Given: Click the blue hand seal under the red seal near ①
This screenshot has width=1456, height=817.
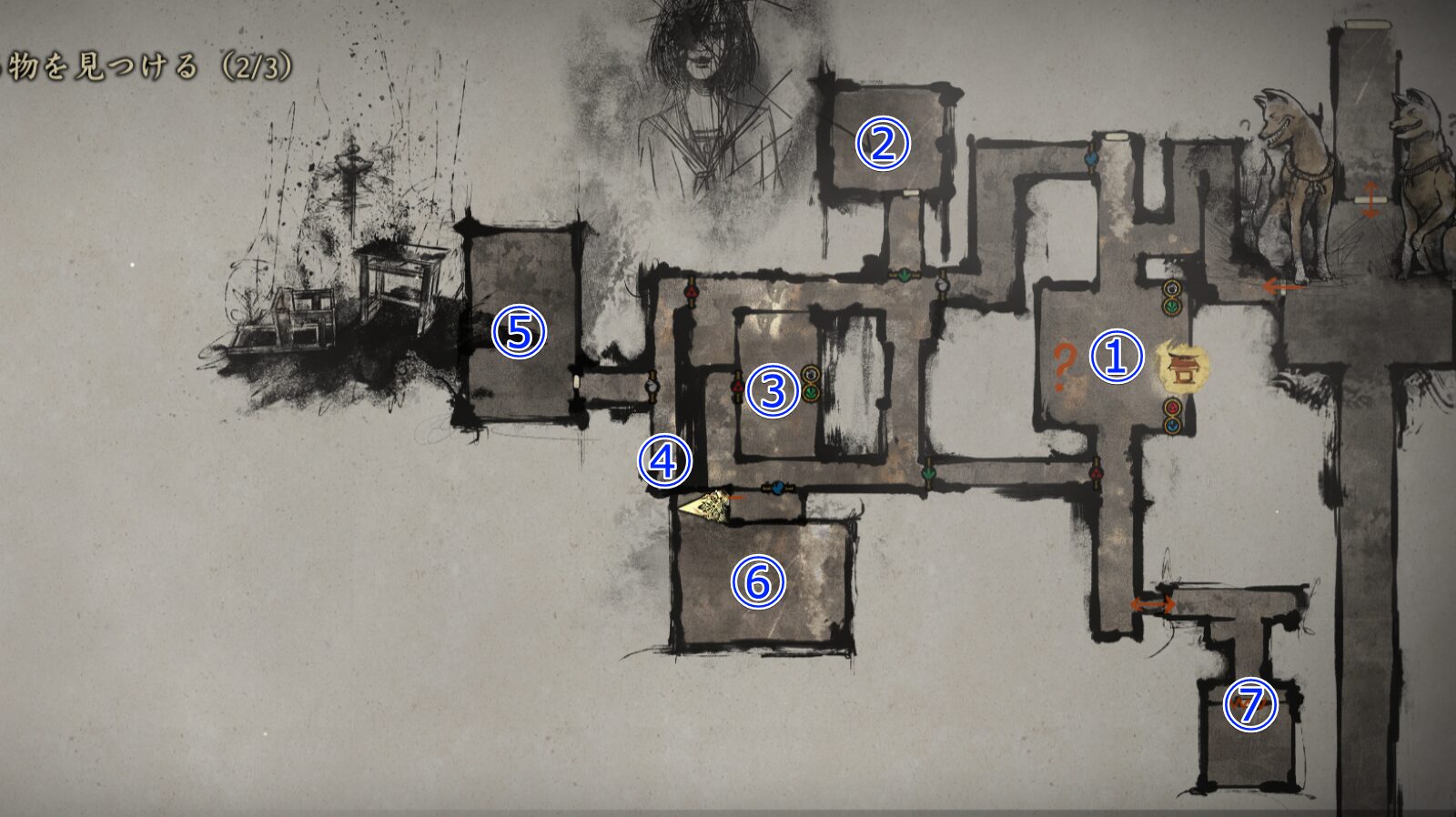Looking at the screenshot, I should (x=1171, y=426).
